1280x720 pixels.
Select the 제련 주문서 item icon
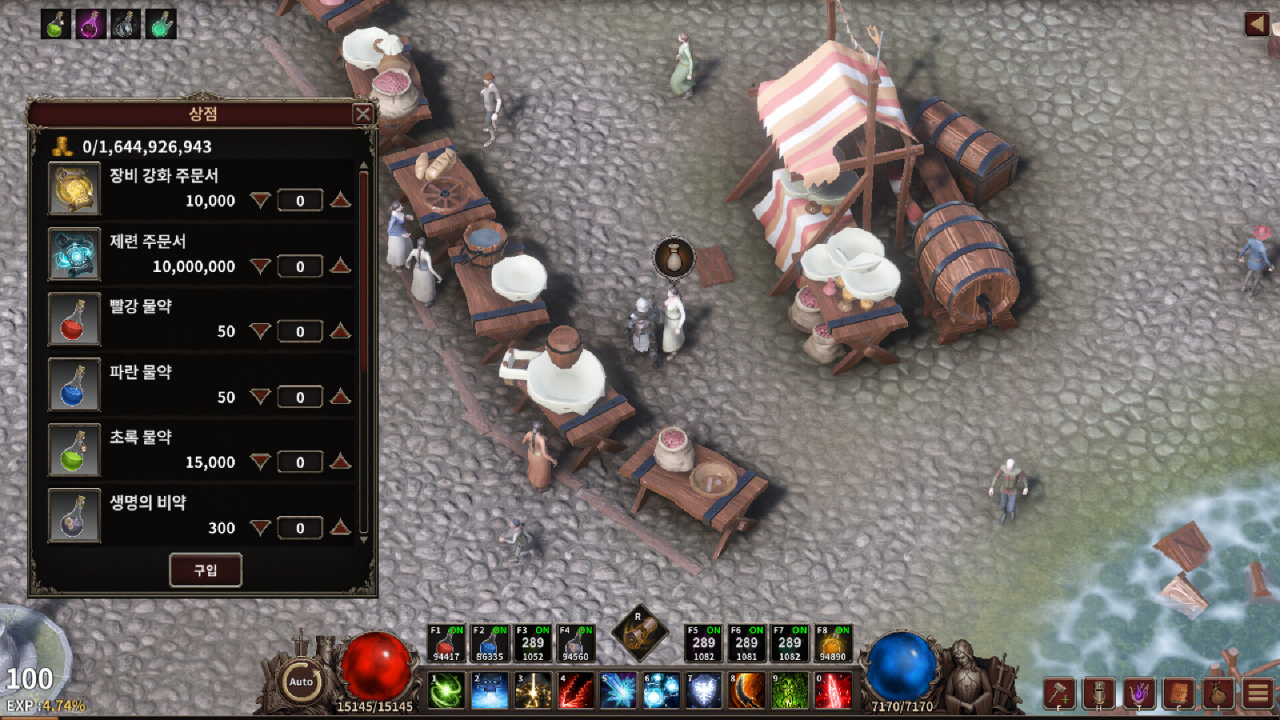tap(75, 254)
